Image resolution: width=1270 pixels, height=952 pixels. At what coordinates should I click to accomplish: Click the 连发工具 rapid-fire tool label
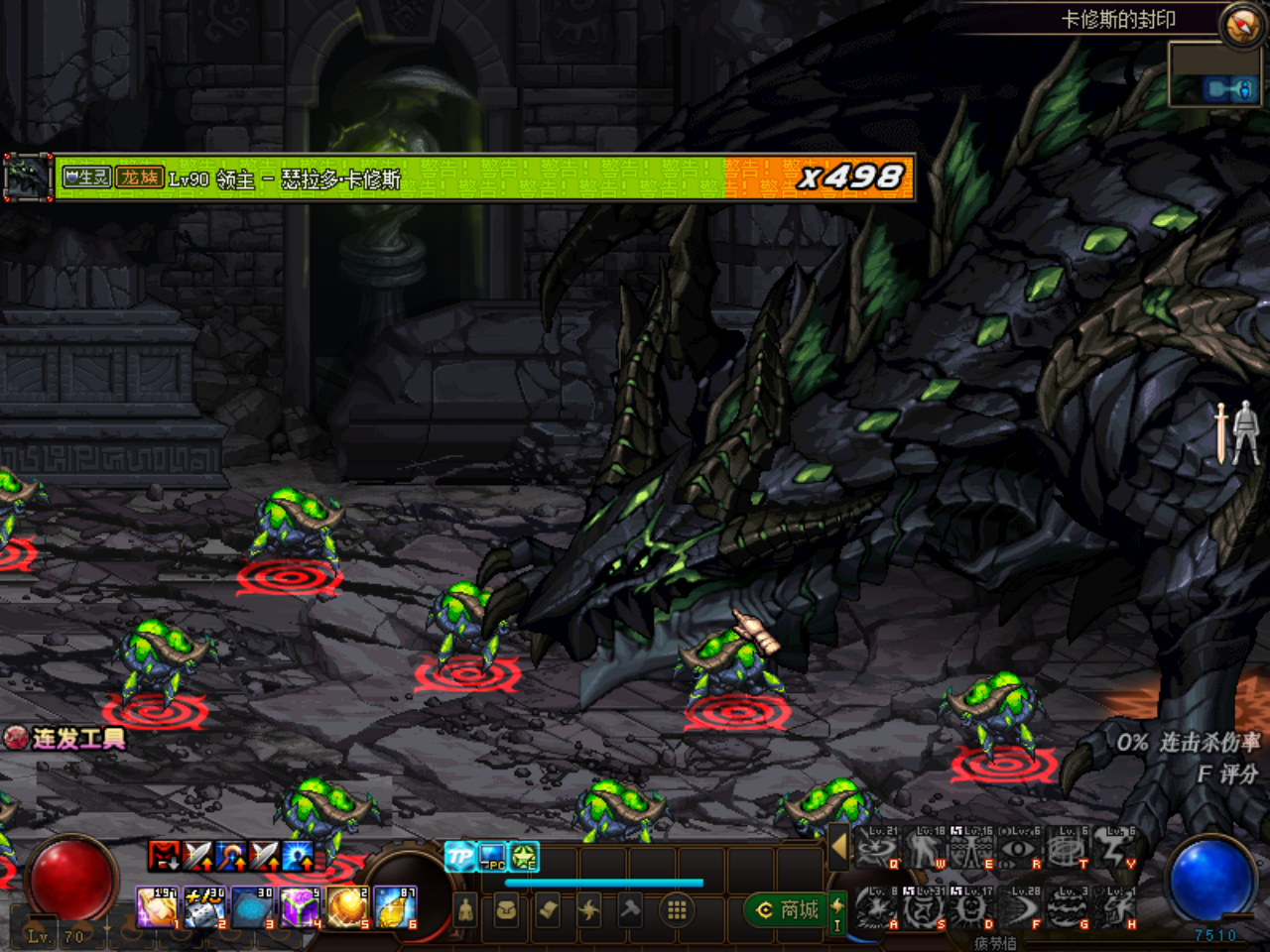point(66,739)
